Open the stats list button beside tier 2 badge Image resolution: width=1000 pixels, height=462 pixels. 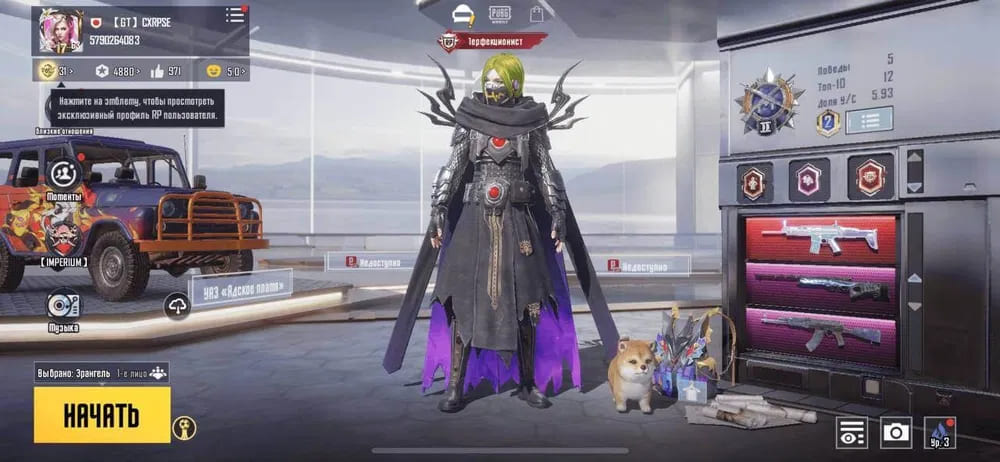pyautogui.click(x=869, y=121)
